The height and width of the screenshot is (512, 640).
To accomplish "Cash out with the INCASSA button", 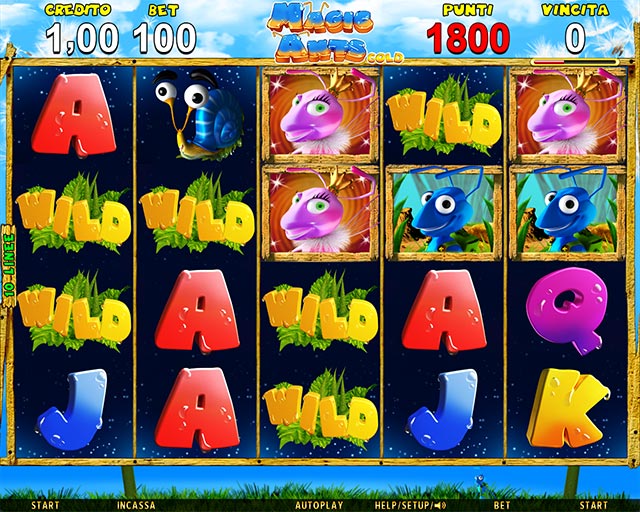I will coord(135,505).
